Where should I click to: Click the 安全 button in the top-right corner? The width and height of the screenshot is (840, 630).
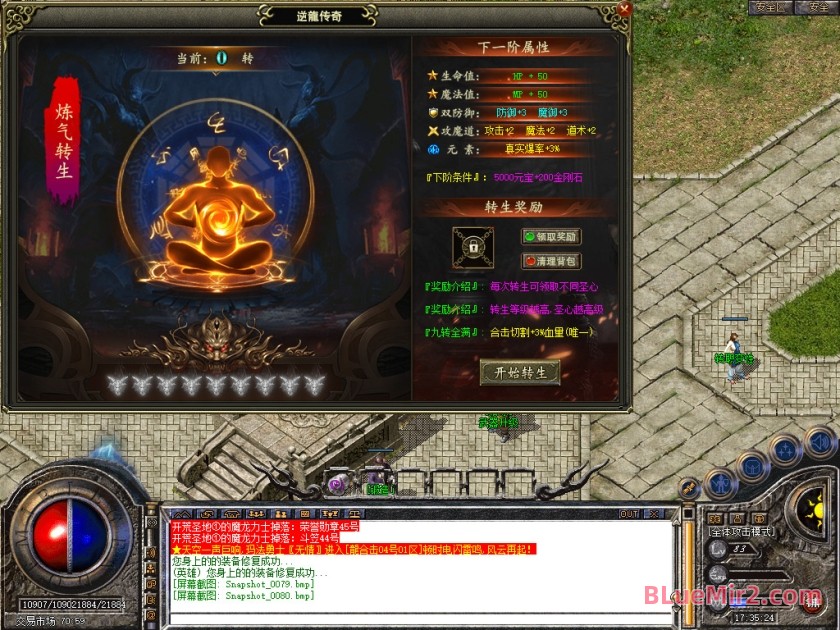(819, 7)
